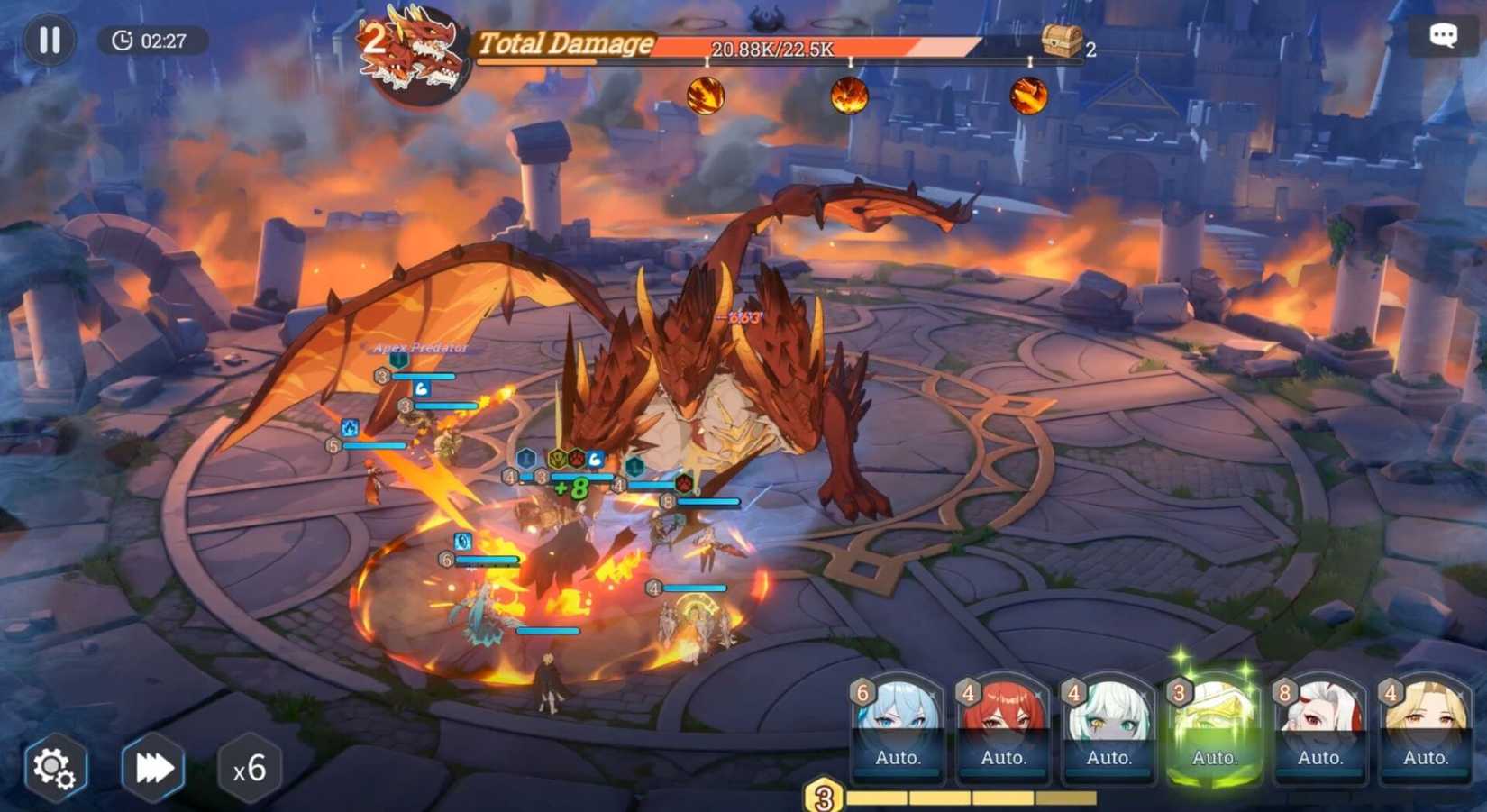Click the fast-forward skip icon
Viewport: 1487px width, 812px height.
[x=153, y=767]
